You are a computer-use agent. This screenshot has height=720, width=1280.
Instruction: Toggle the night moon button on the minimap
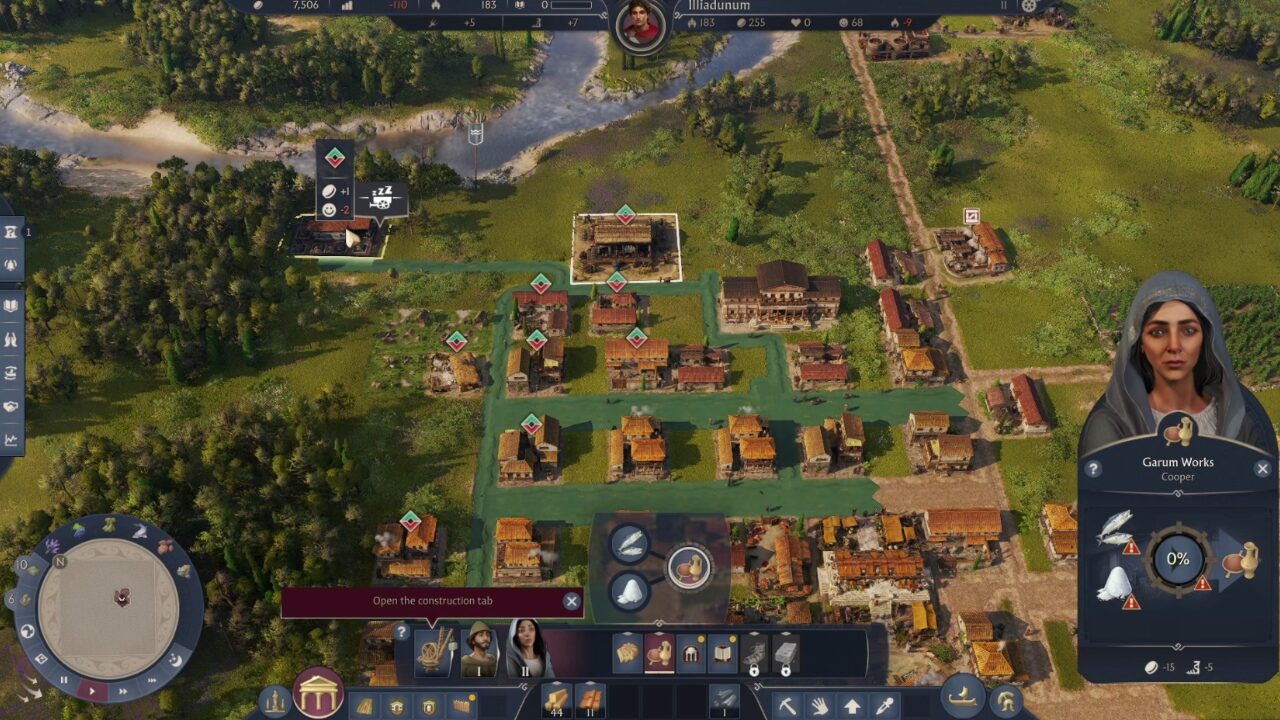point(175,661)
